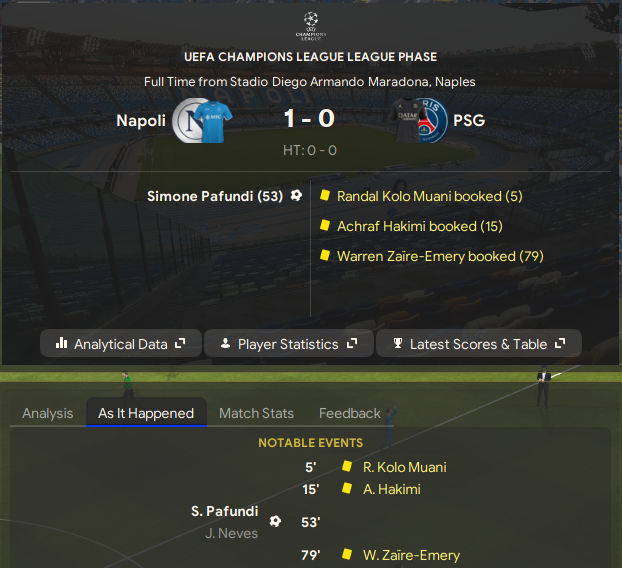Viewport: 622px width, 568px height.
Task: Select goalscorer Simone Pafundi in the summary
Action: pos(215,196)
